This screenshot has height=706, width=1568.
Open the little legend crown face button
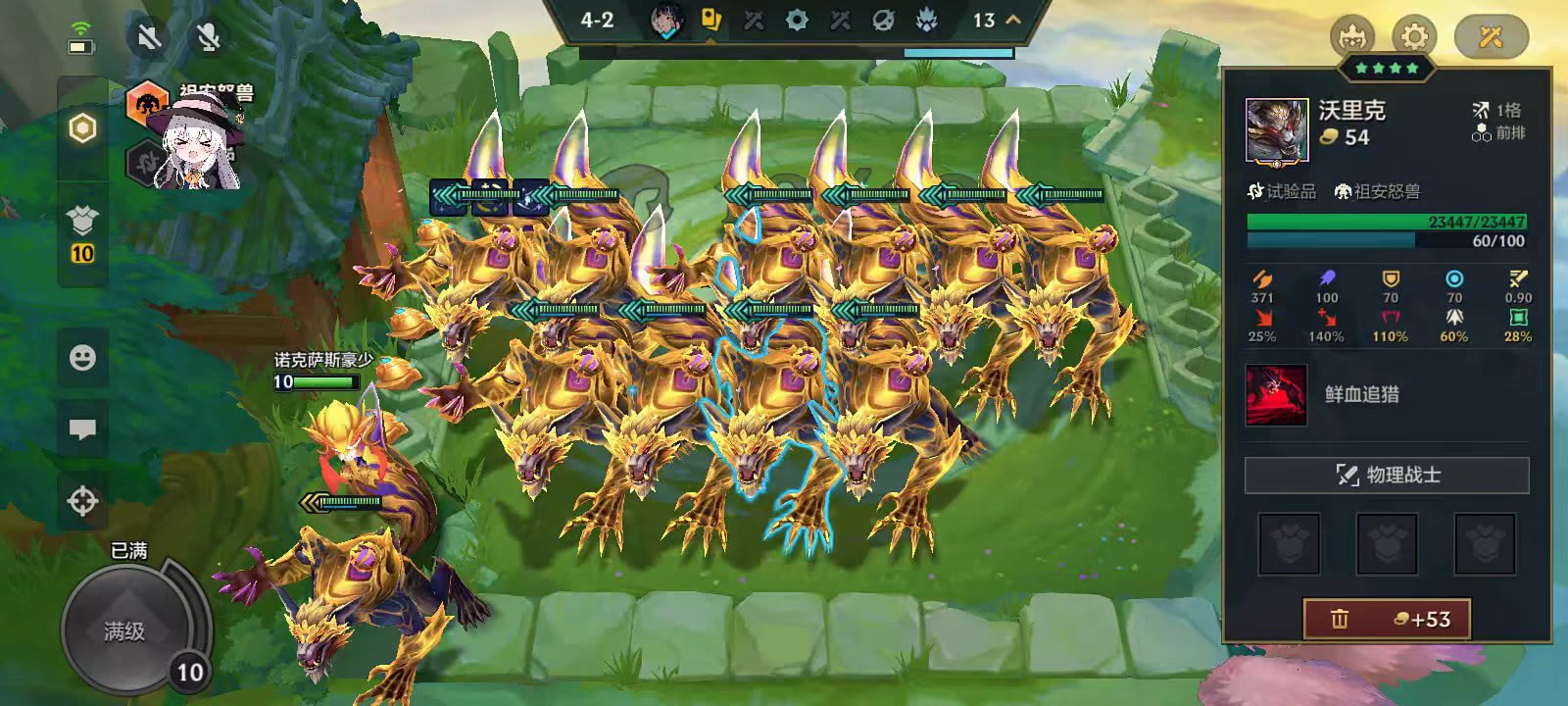click(1352, 37)
